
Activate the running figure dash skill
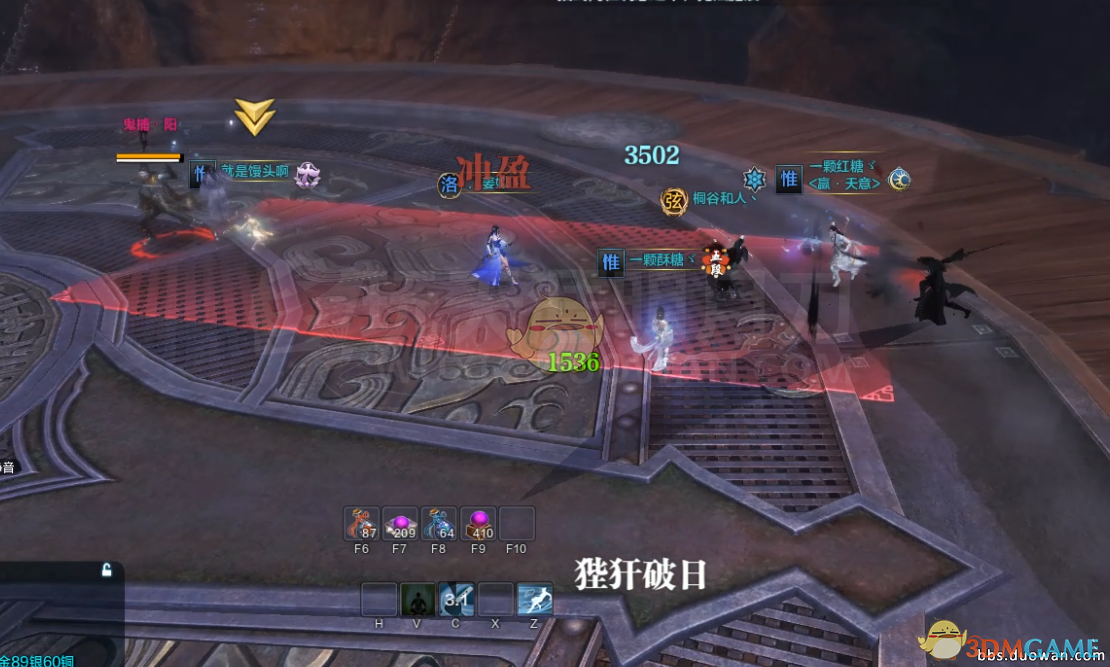[x=535, y=599]
